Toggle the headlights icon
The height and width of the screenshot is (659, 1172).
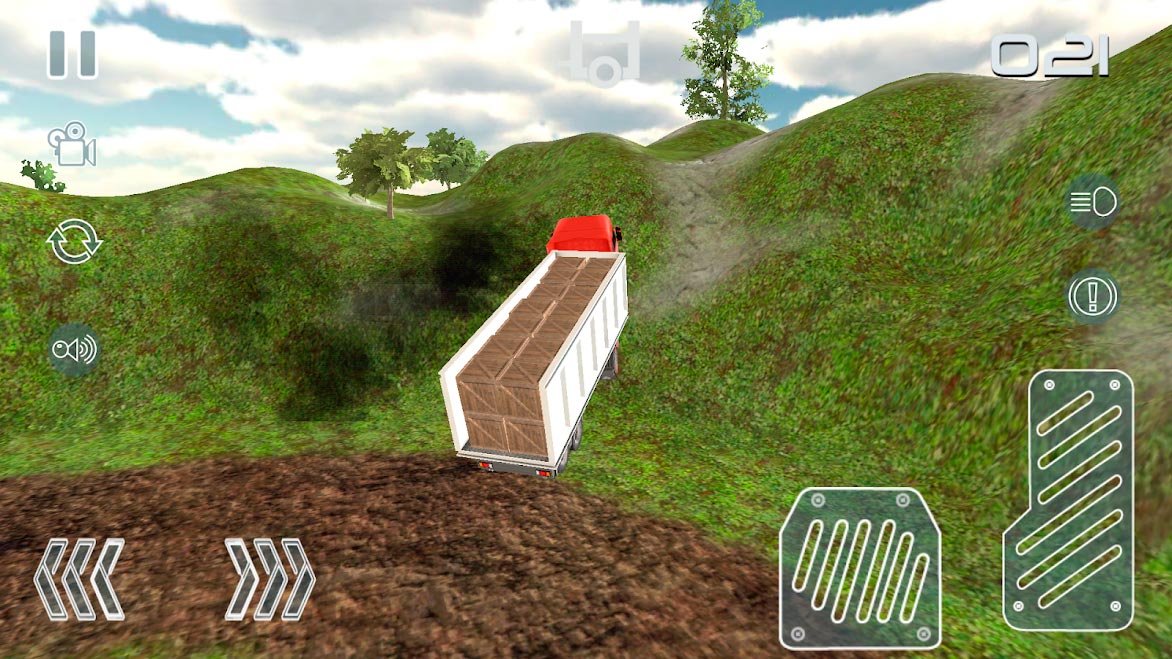[x=1093, y=203]
